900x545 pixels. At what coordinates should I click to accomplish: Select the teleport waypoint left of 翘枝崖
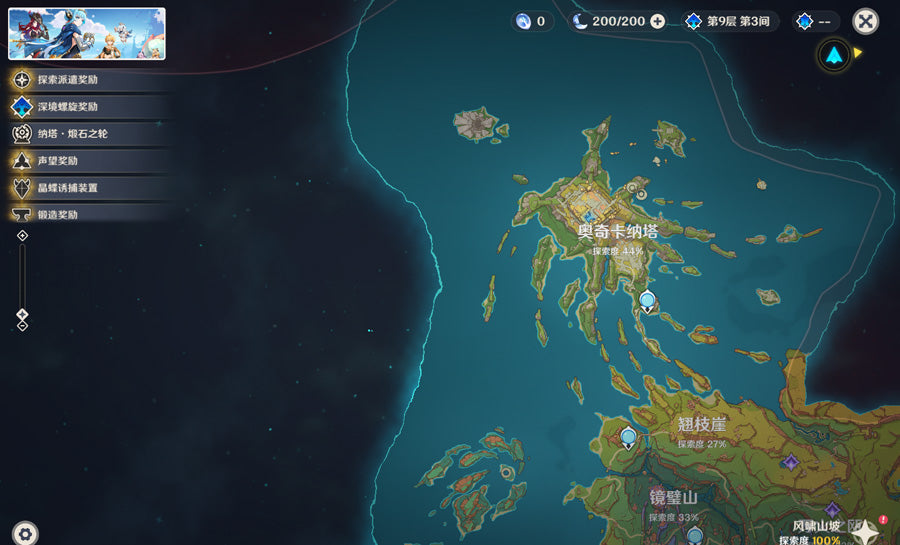628,437
